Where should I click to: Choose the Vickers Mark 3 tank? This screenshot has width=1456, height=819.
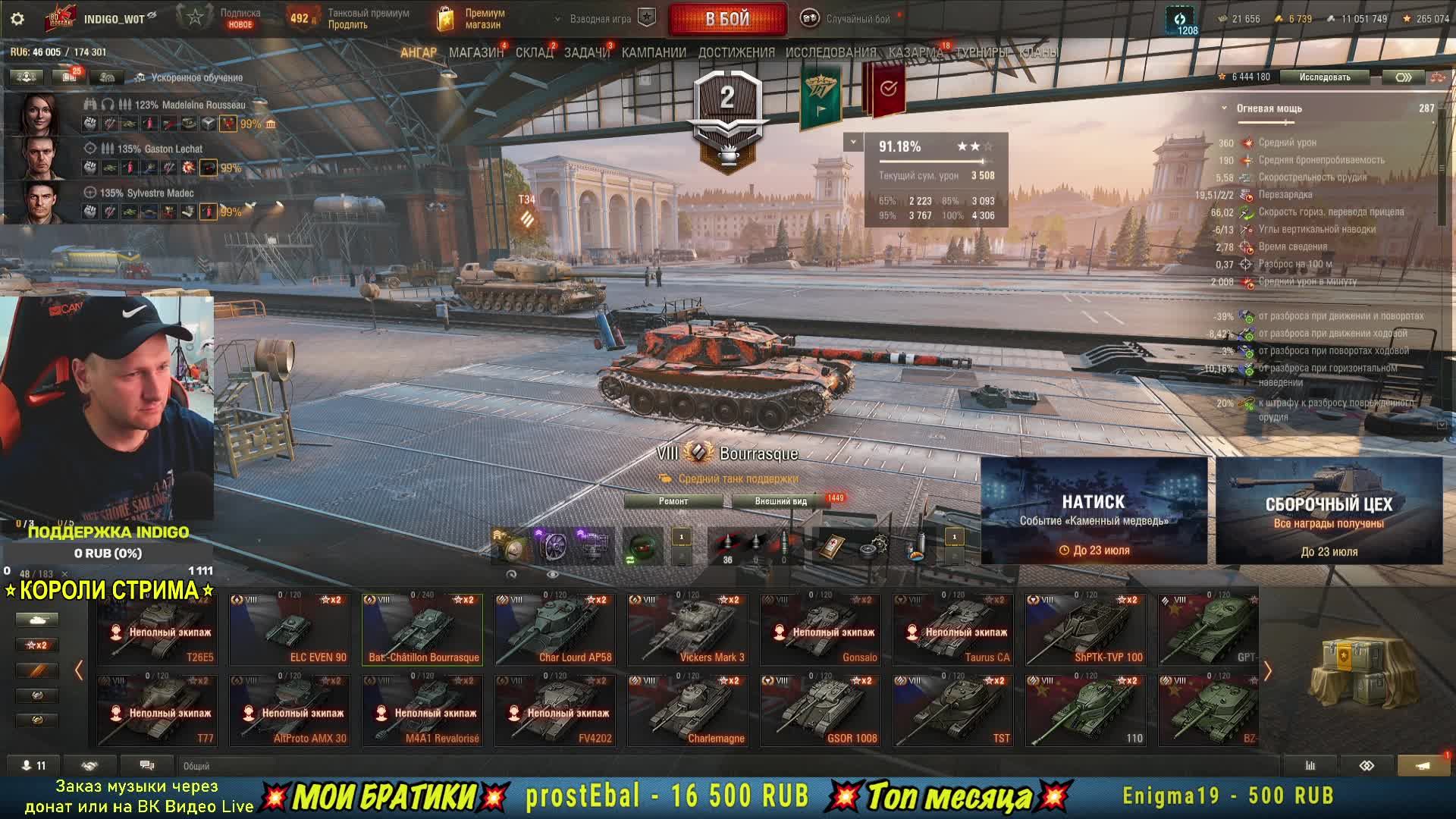(688, 629)
